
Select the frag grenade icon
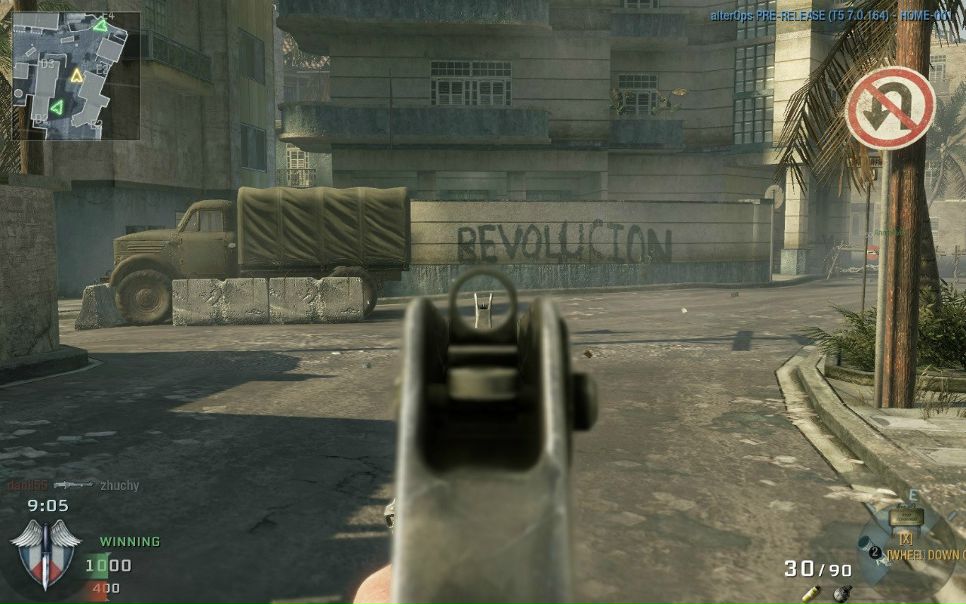tap(843, 592)
